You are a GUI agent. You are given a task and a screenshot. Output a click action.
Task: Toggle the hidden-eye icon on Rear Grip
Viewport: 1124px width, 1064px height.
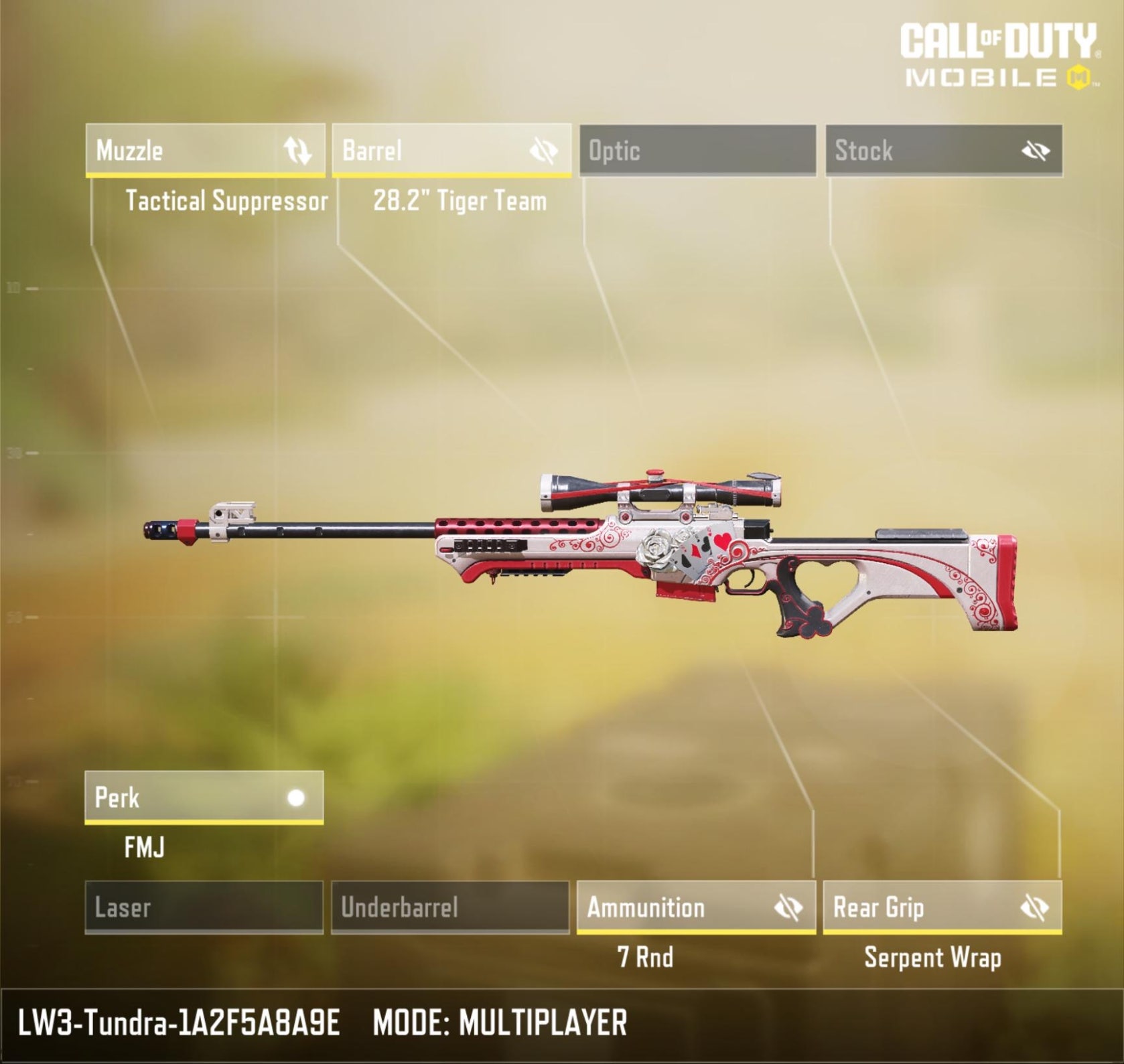[x=1034, y=908]
